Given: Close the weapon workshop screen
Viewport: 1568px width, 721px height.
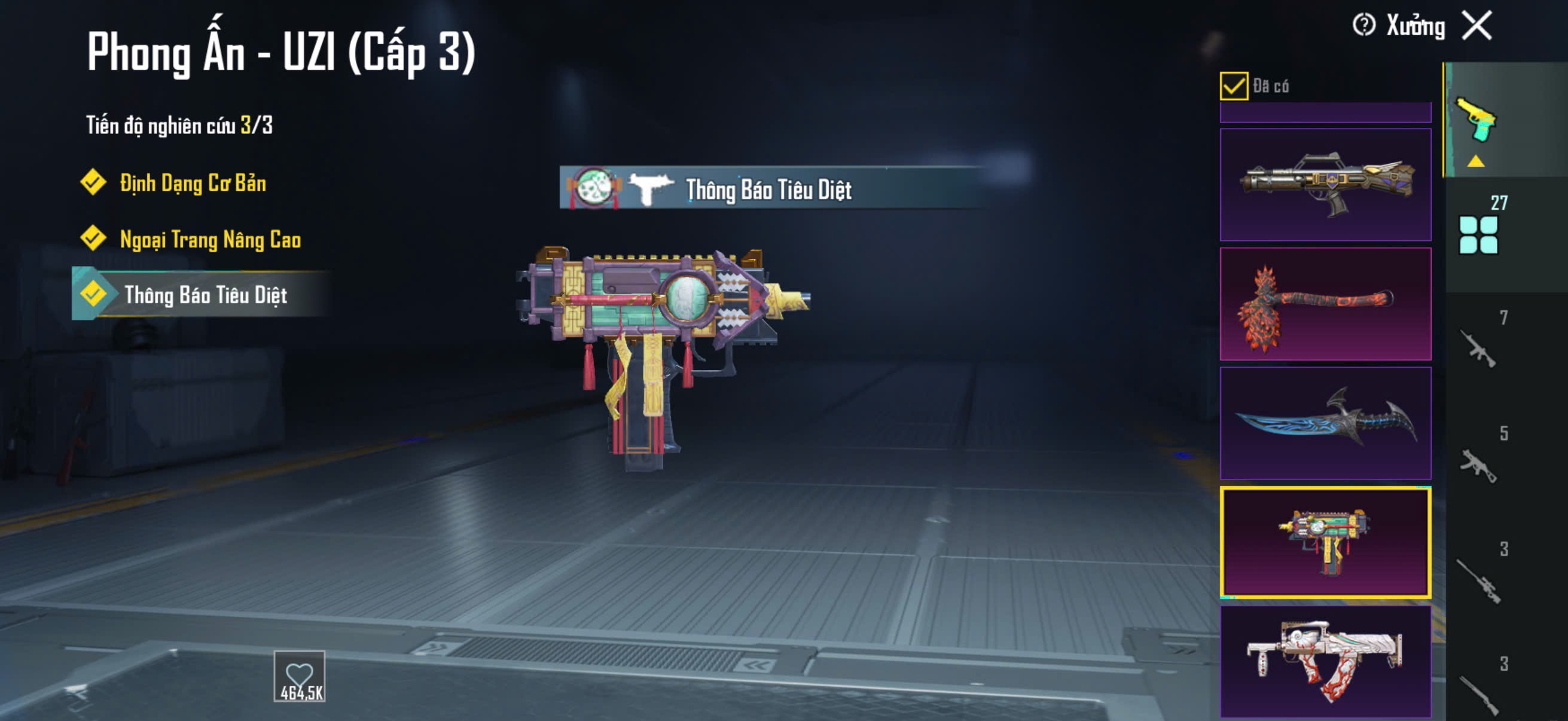Looking at the screenshot, I should pos(1477,26).
